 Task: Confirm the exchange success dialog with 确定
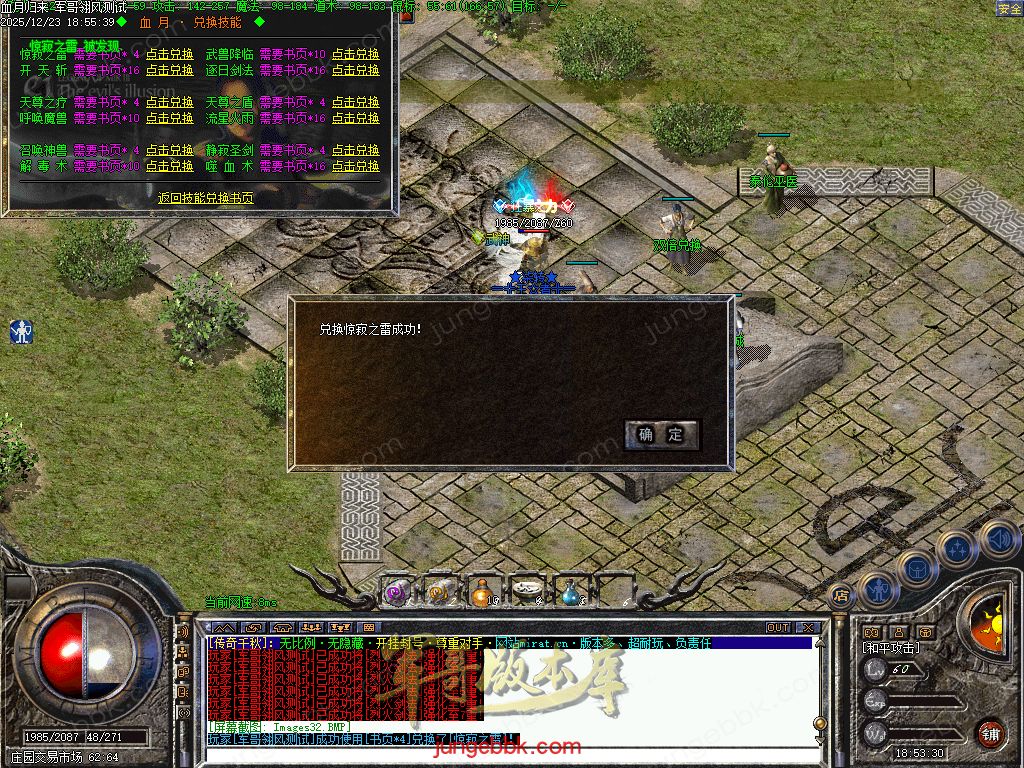tap(660, 434)
